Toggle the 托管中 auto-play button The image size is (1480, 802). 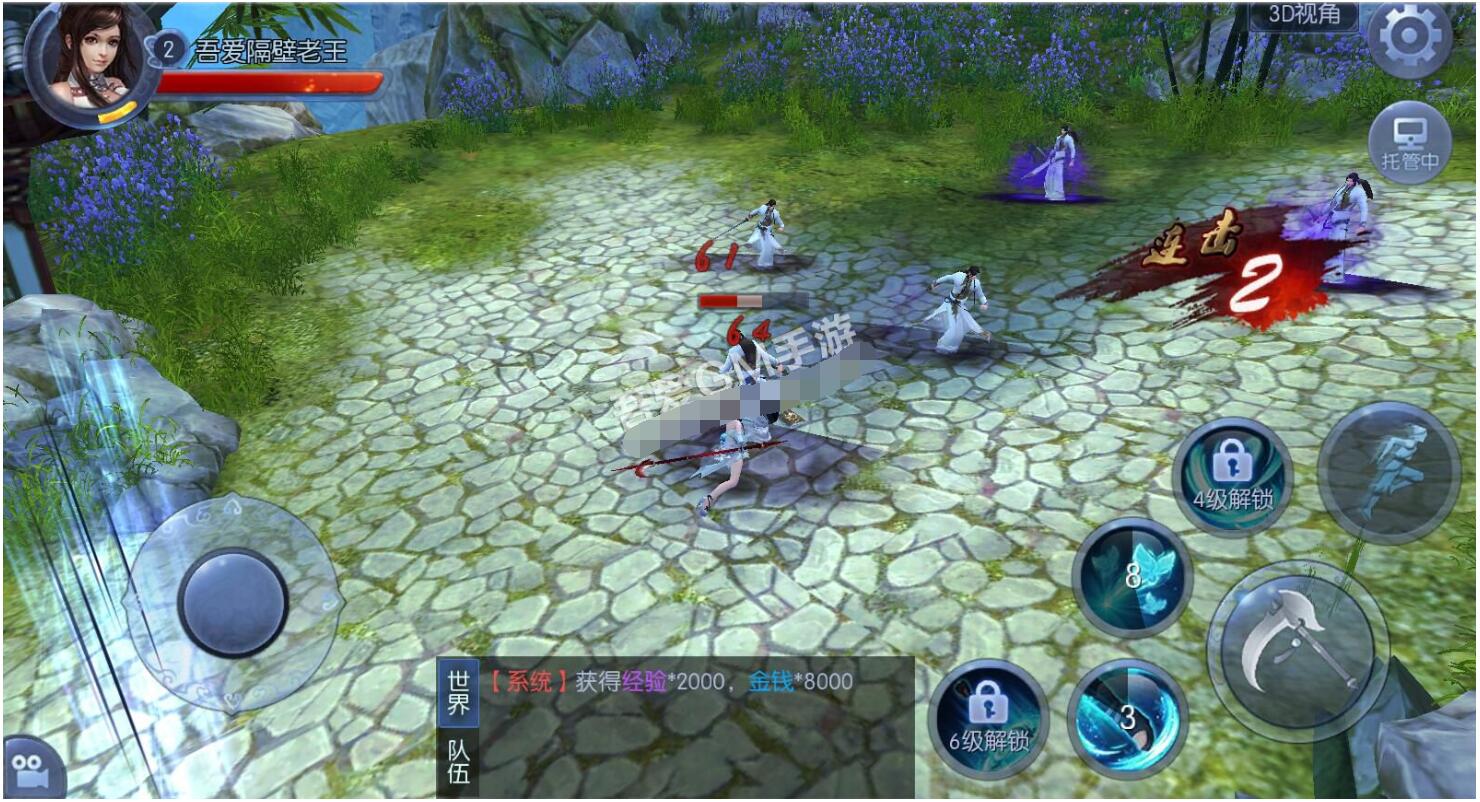point(1410,142)
